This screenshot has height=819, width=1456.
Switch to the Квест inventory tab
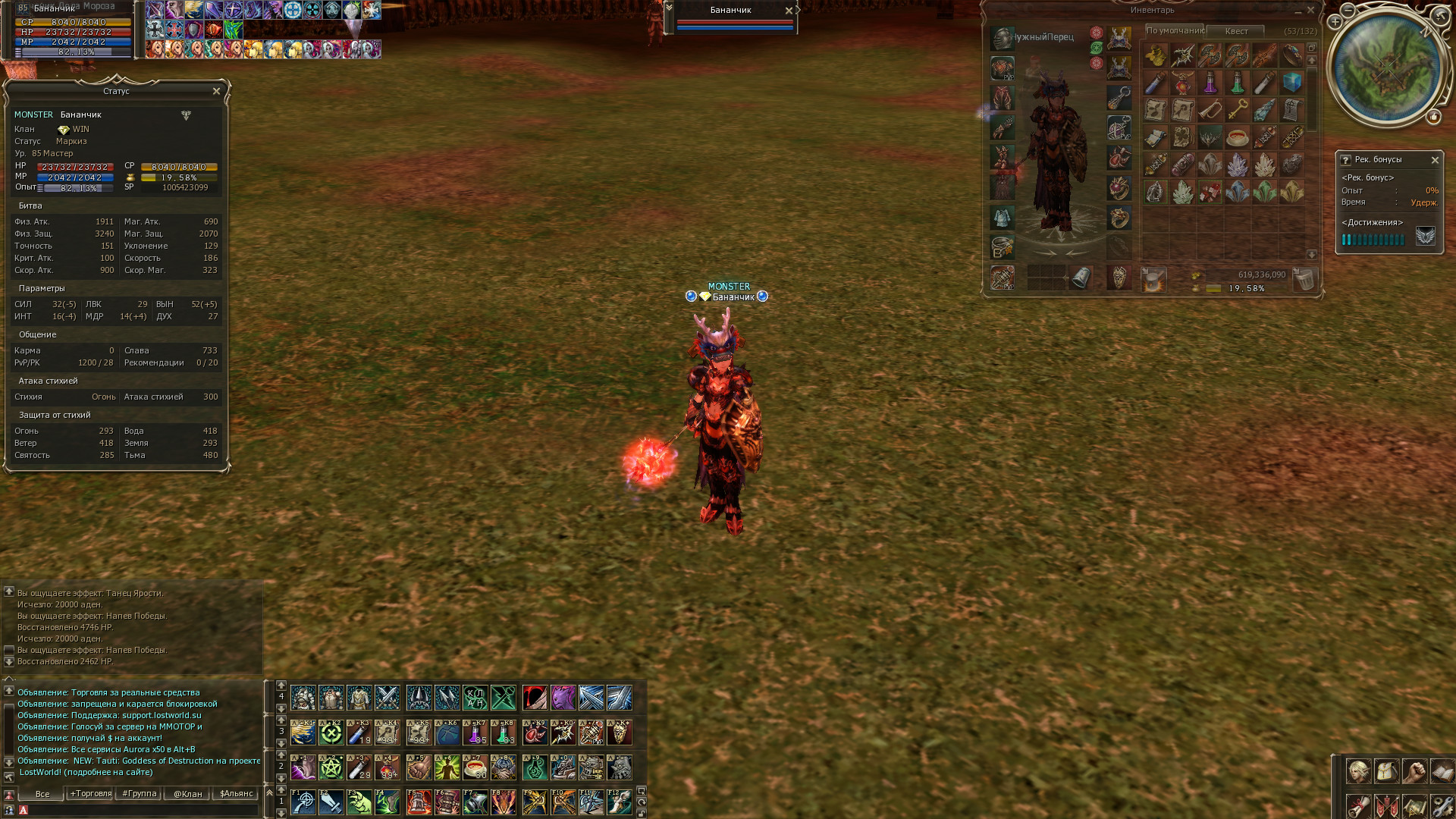pyautogui.click(x=1236, y=31)
